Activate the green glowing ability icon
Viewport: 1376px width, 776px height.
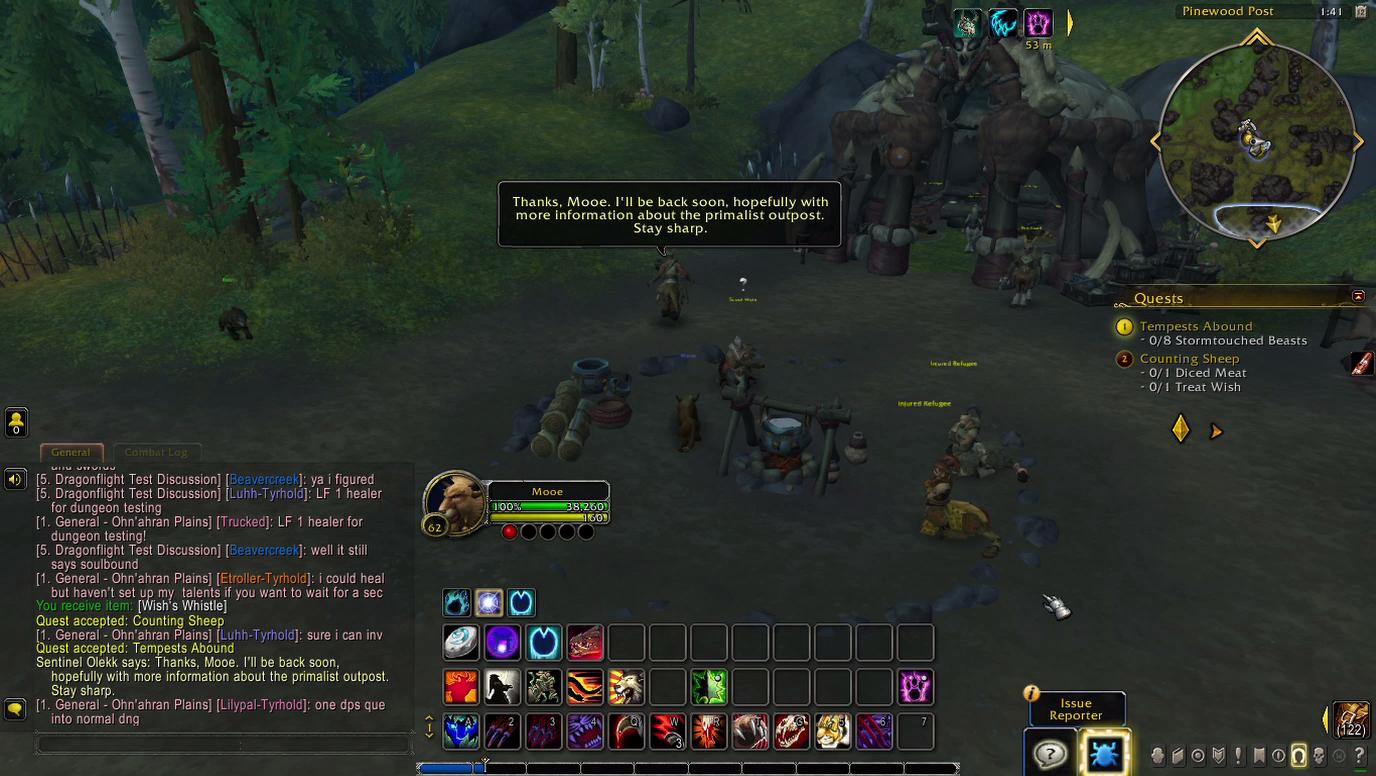click(709, 687)
